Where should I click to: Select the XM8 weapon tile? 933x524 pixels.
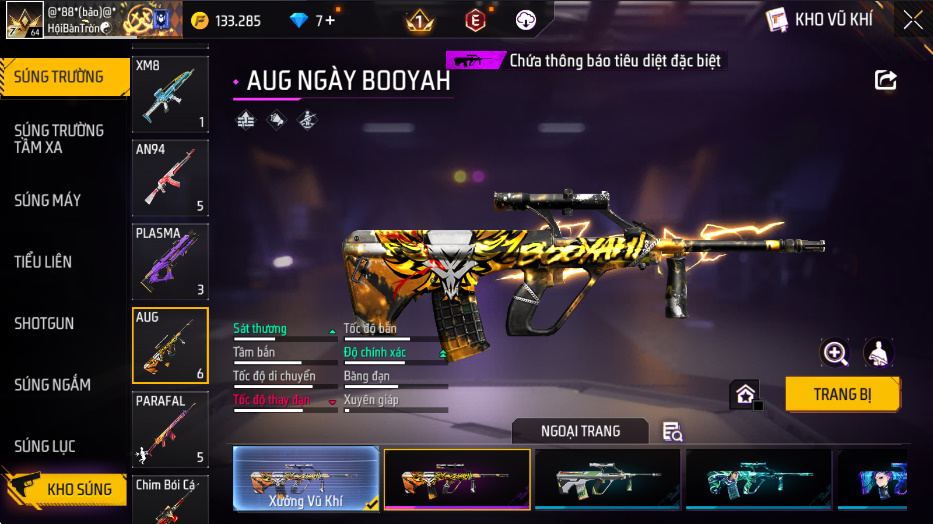[x=170, y=94]
